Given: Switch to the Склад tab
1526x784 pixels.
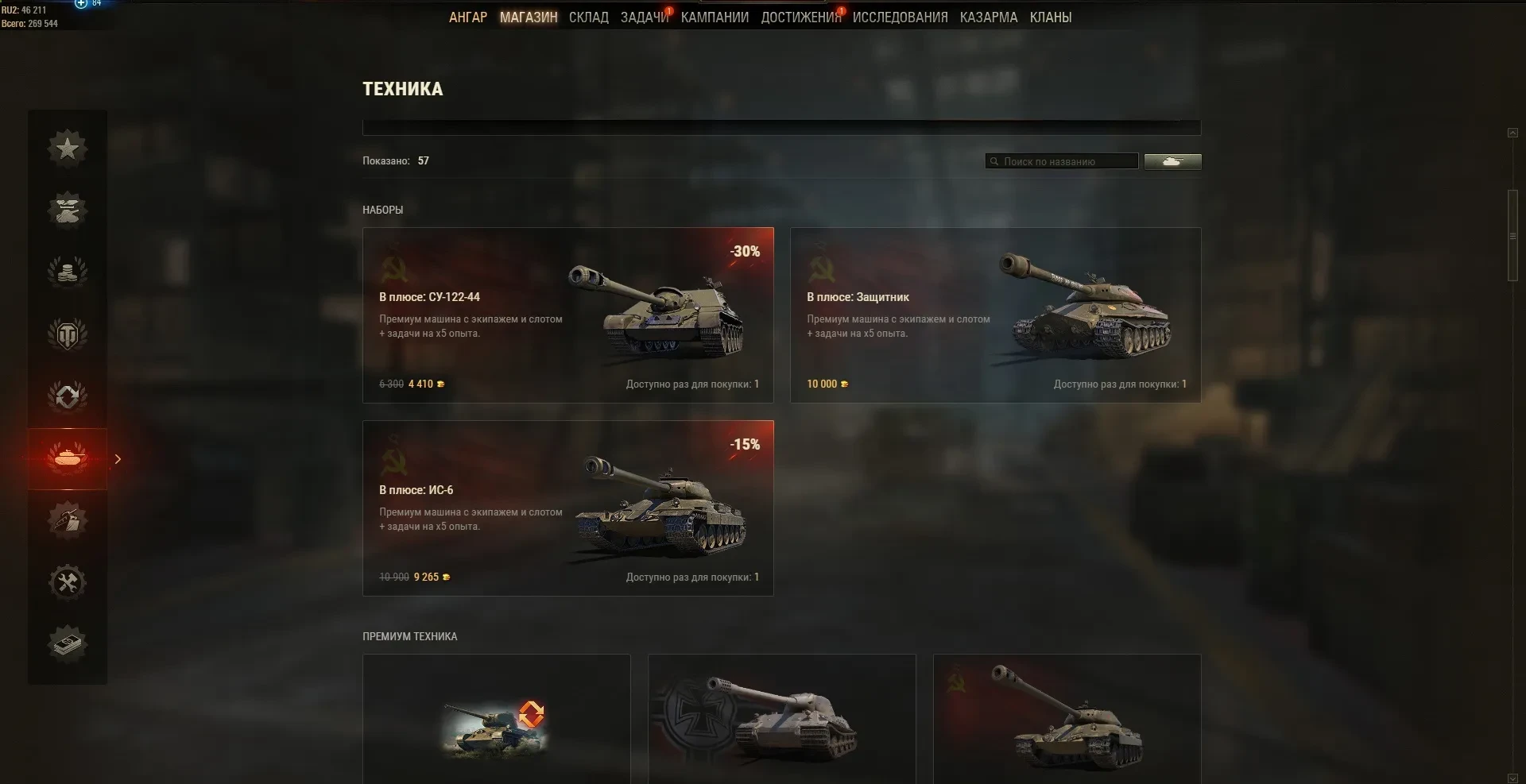Looking at the screenshot, I should (x=588, y=17).
